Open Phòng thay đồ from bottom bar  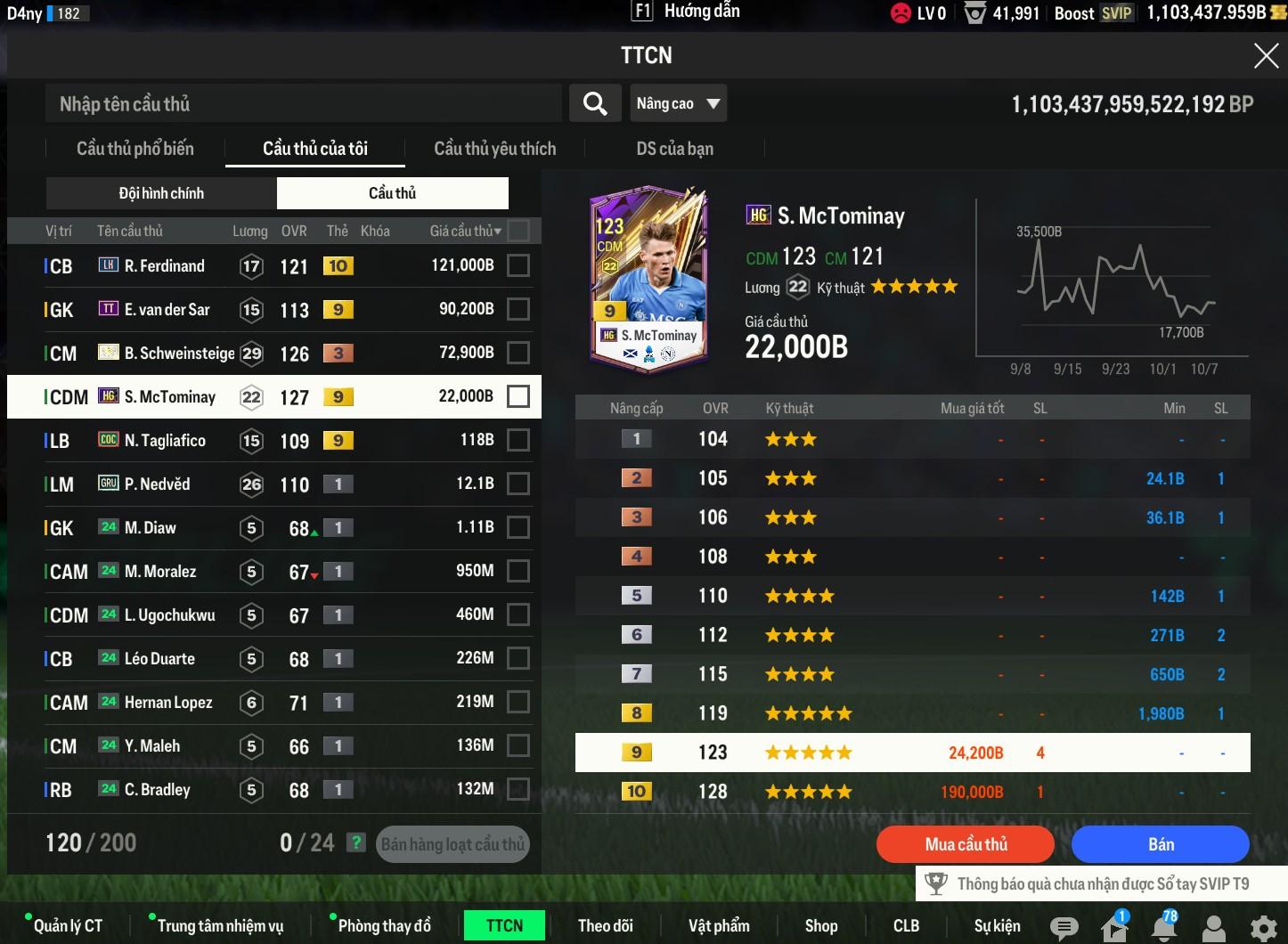[x=384, y=926]
